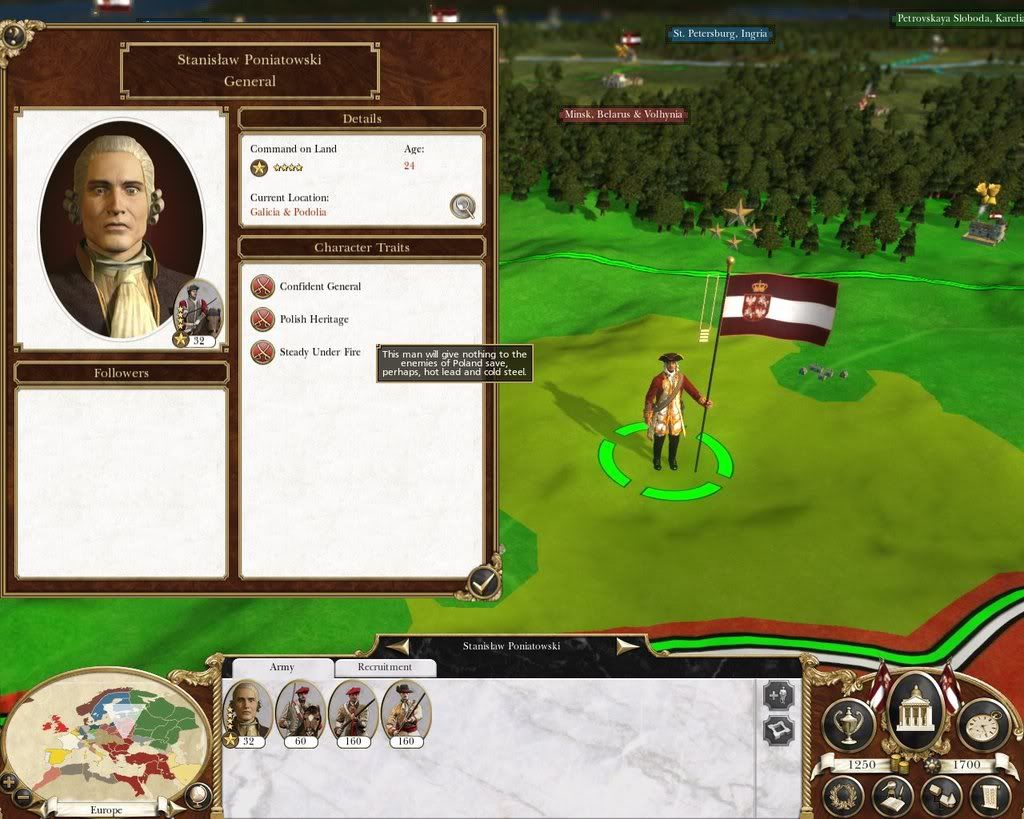Viewport: 1024px width, 819px height.
Task: Zoom to location with the magnifying glass
Action: (x=462, y=206)
